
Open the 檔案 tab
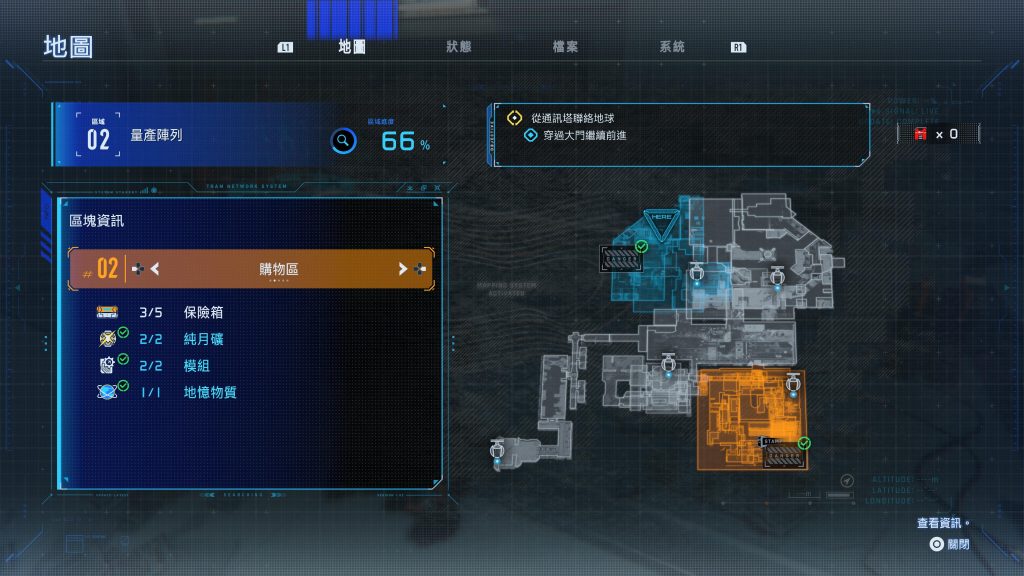[x=565, y=47]
